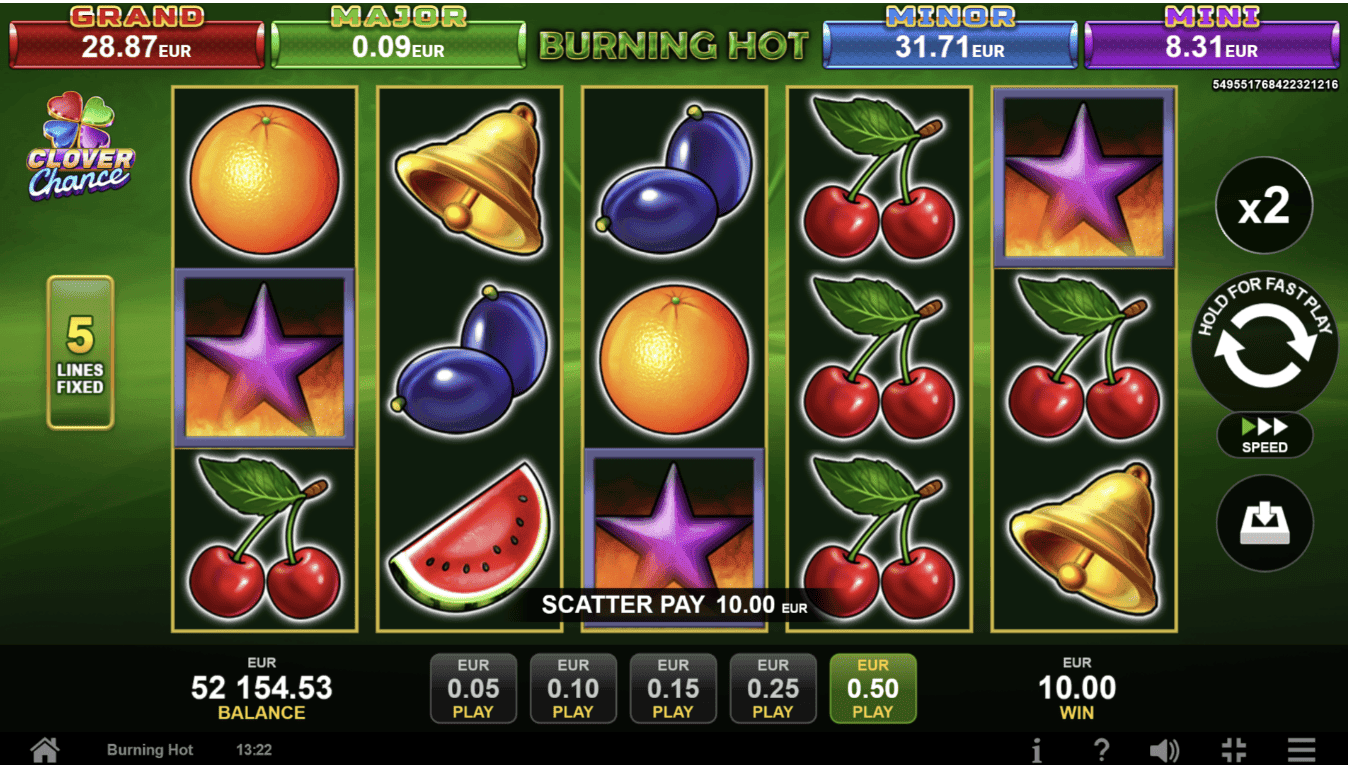This screenshot has height=765, width=1348.
Task: View the MINI jackpot panel
Action: tap(1212, 41)
